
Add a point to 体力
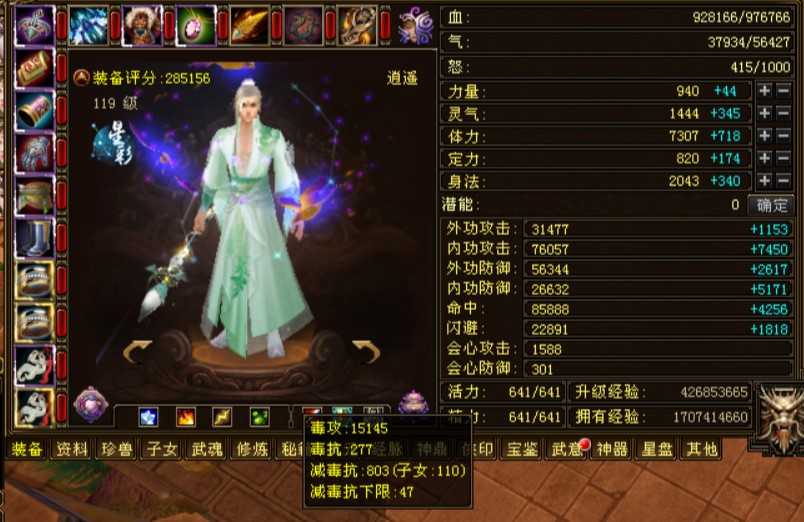(764, 136)
